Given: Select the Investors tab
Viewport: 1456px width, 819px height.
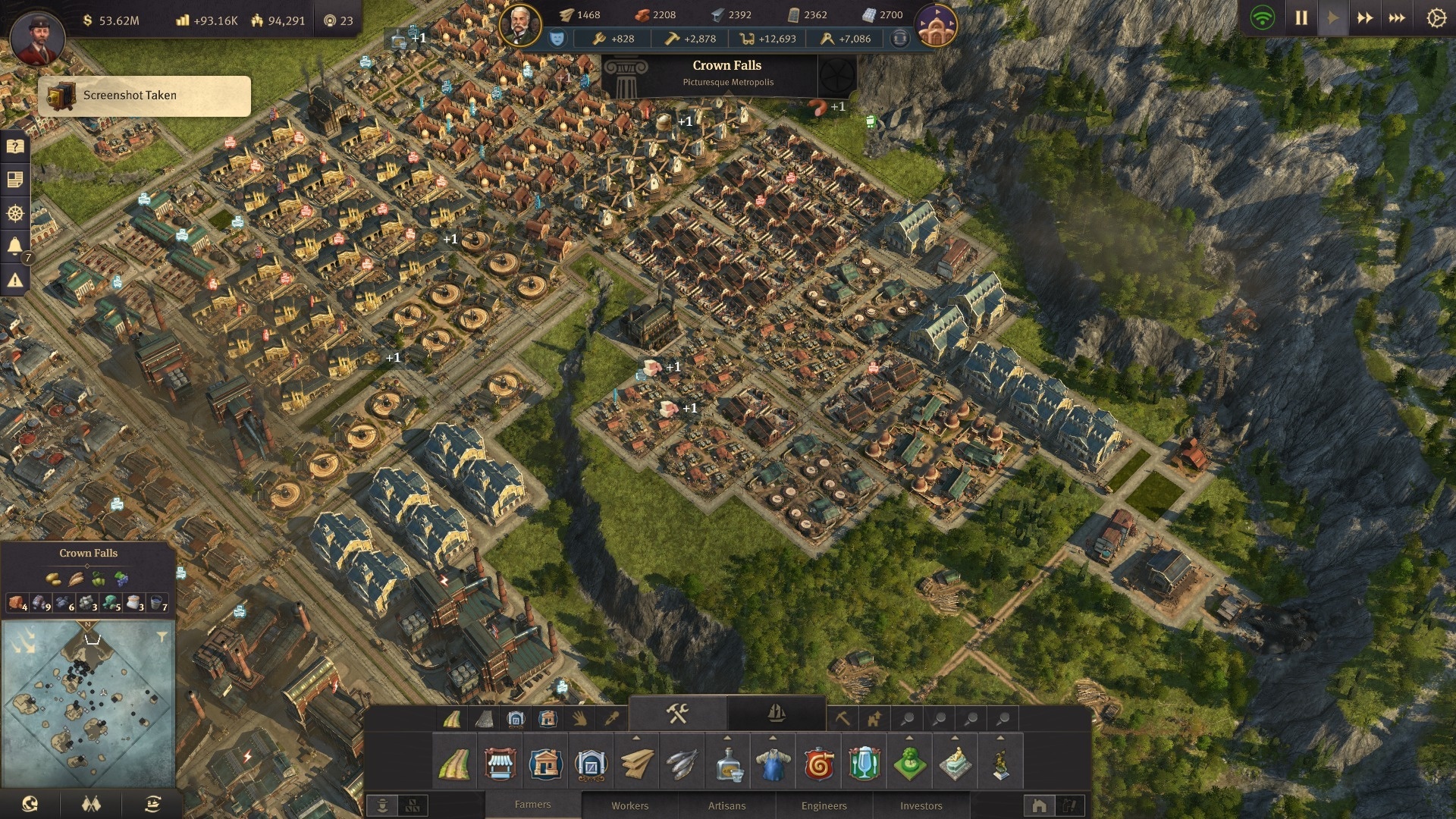Looking at the screenshot, I should 921,805.
